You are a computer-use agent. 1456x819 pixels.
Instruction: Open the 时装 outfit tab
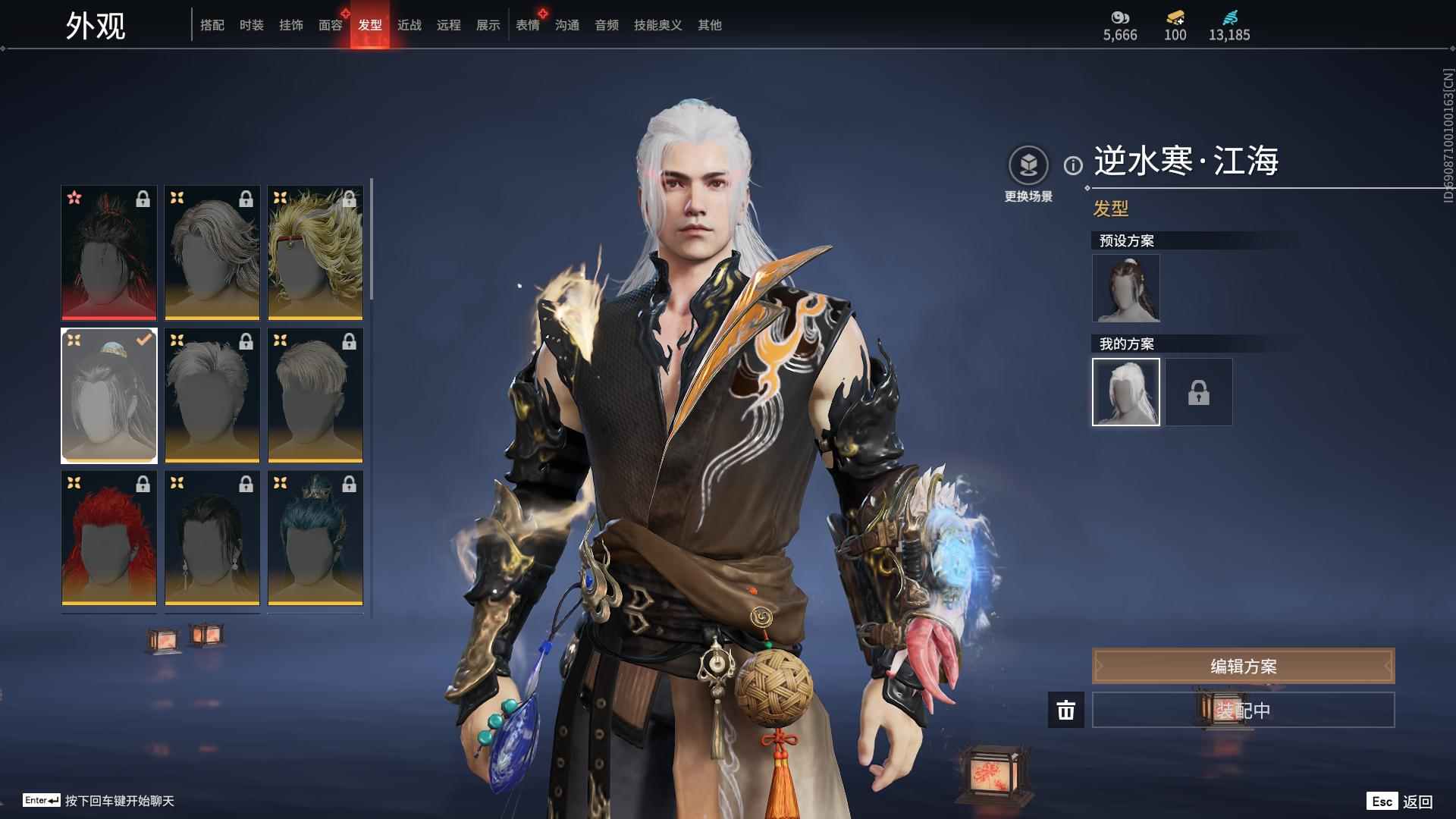pyautogui.click(x=252, y=25)
